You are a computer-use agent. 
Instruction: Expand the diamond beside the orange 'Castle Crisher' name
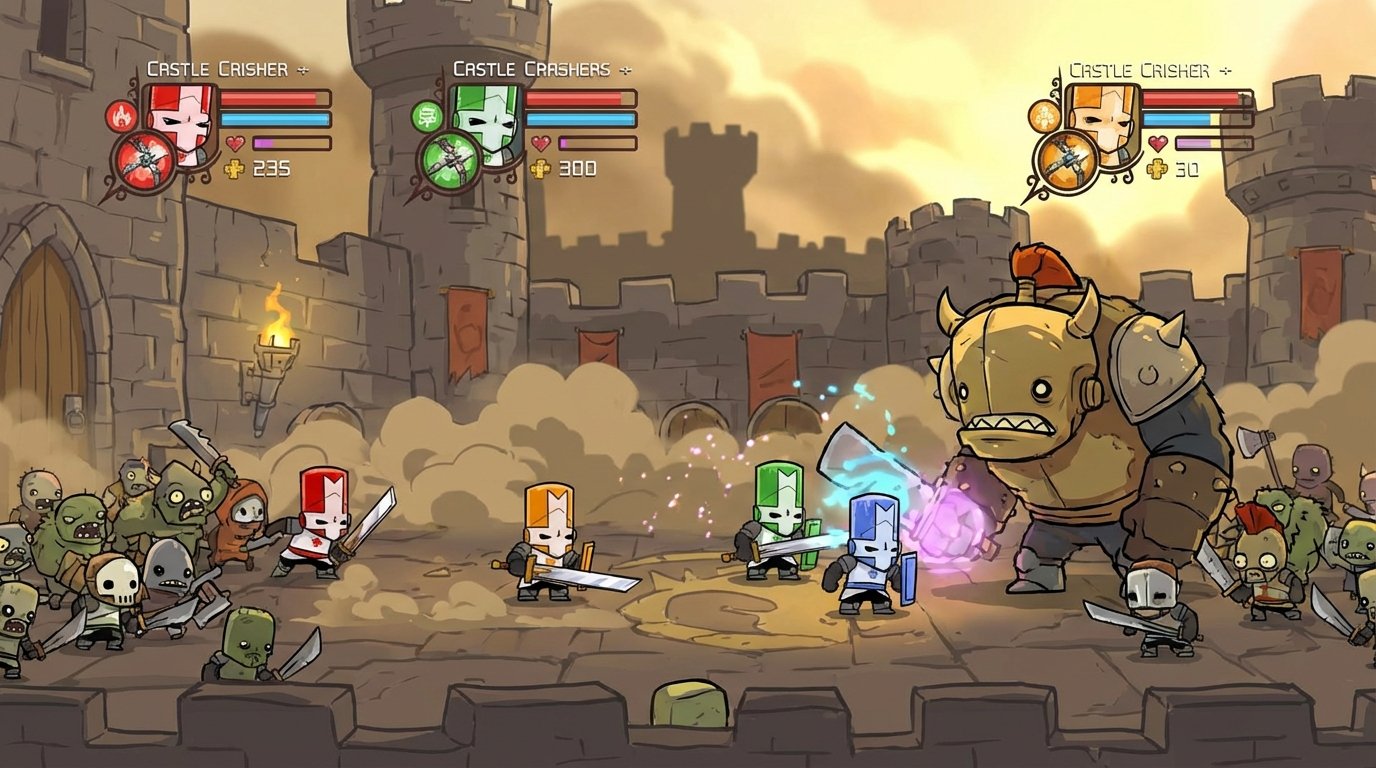[1226, 70]
